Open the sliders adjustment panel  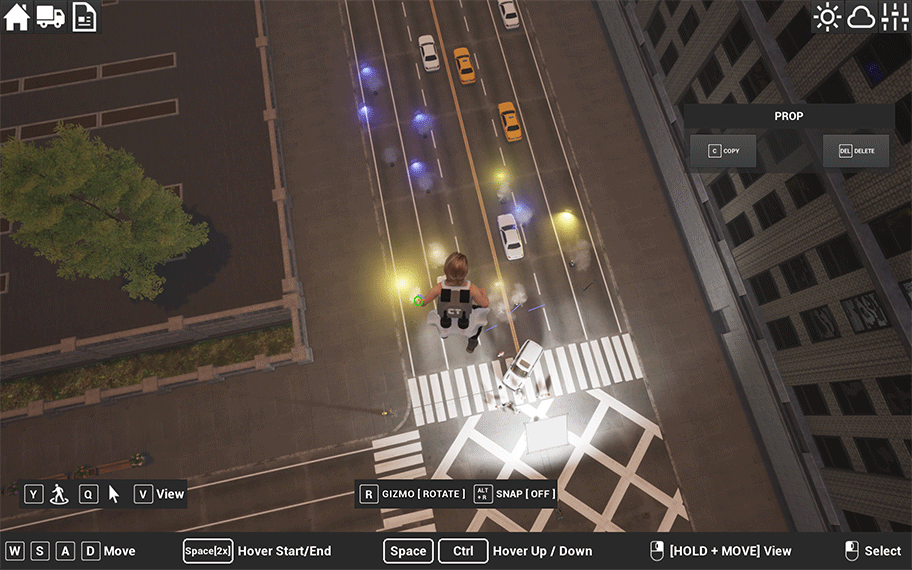coord(894,17)
